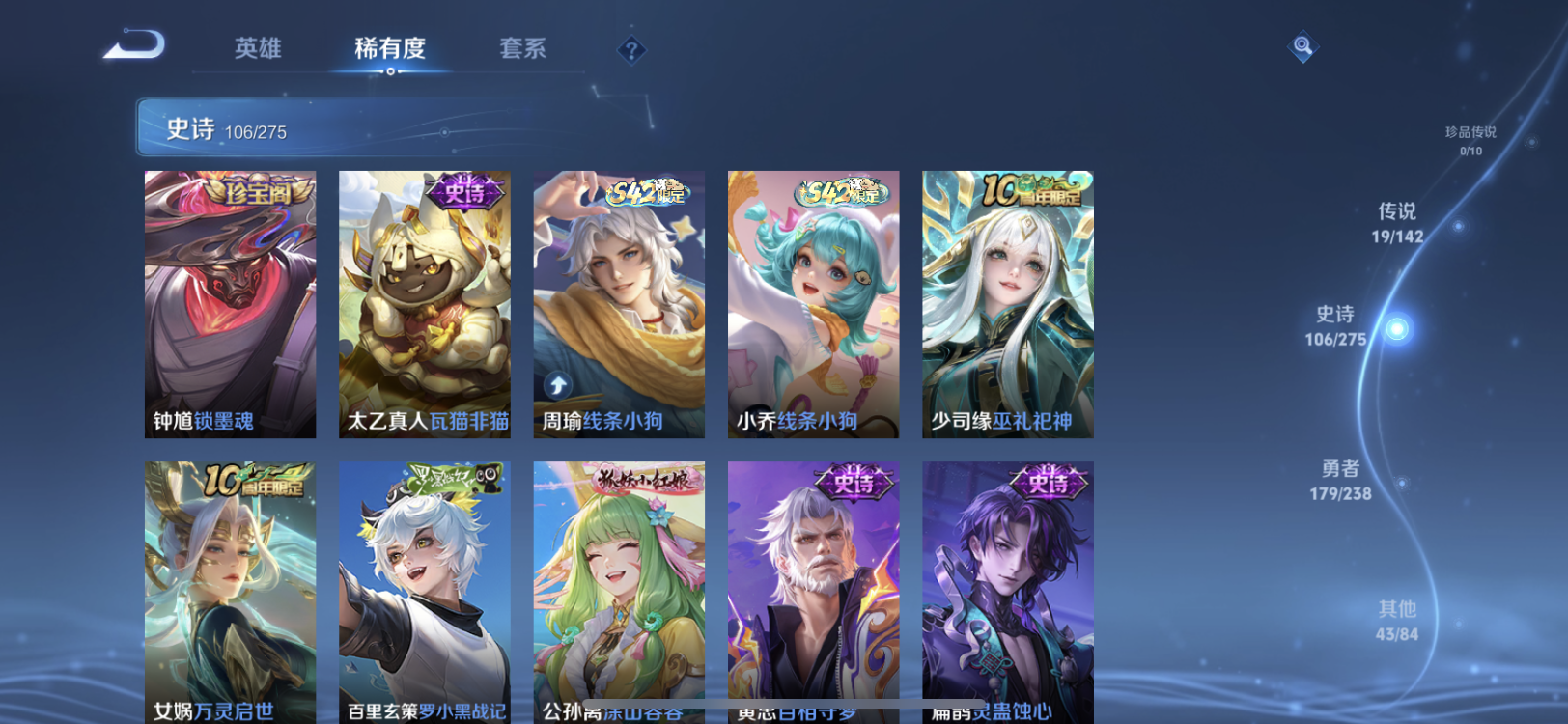Click the game logo icon top left
The image size is (1568, 724).
tap(132, 45)
